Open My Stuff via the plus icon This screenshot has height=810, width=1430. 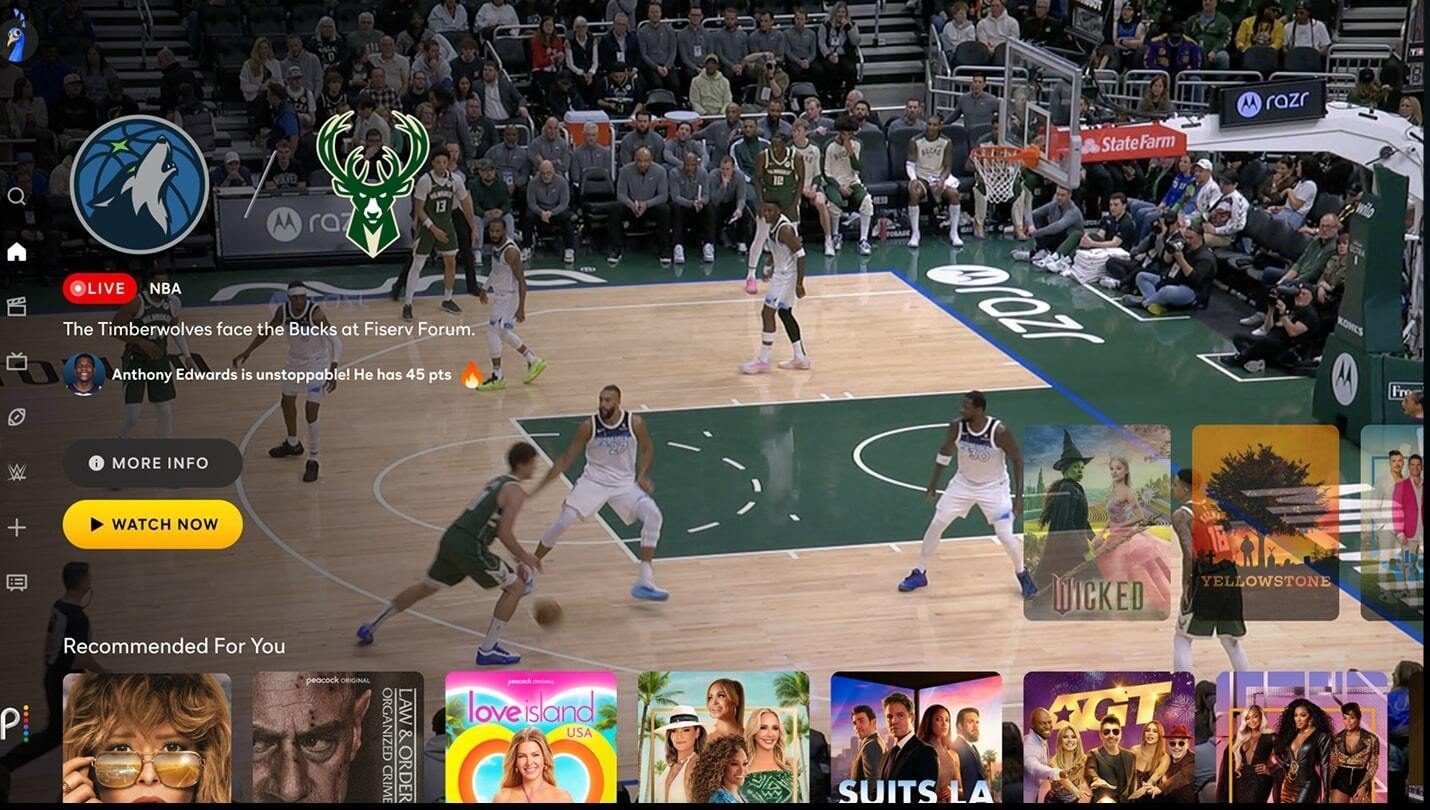pyautogui.click(x=16, y=527)
